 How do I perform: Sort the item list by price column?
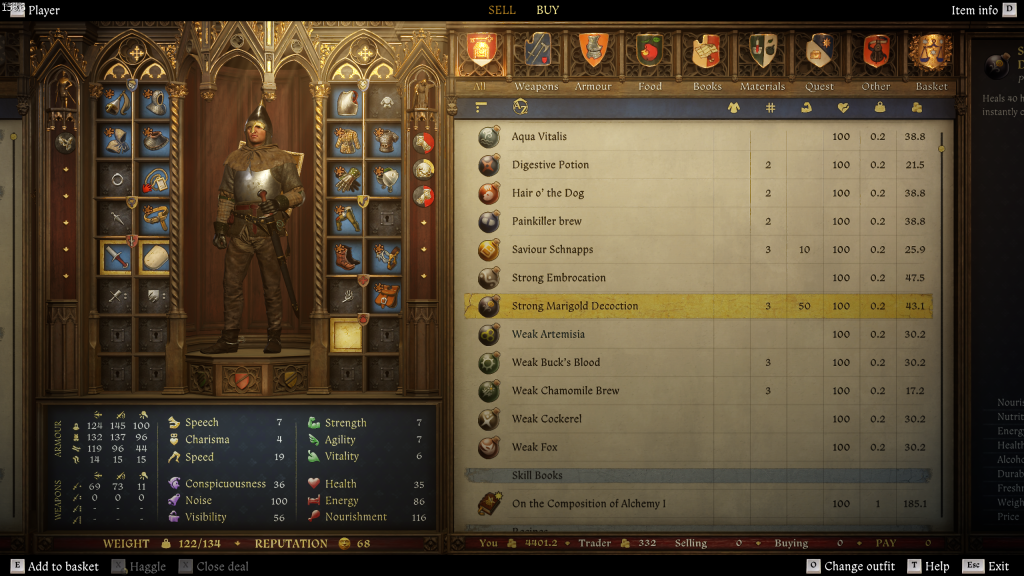coord(917,108)
